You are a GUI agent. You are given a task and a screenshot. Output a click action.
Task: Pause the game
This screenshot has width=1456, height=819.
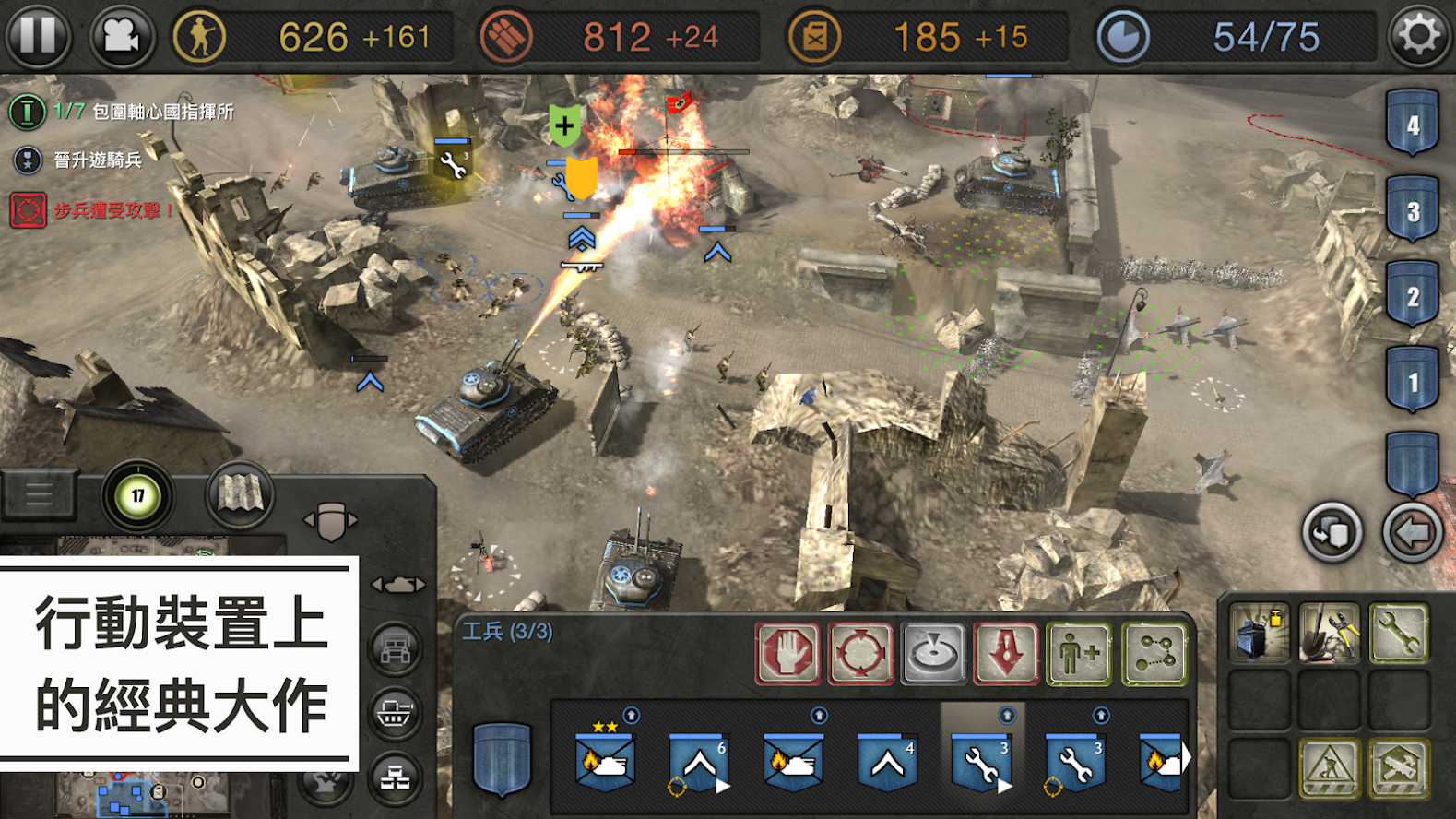[x=38, y=36]
